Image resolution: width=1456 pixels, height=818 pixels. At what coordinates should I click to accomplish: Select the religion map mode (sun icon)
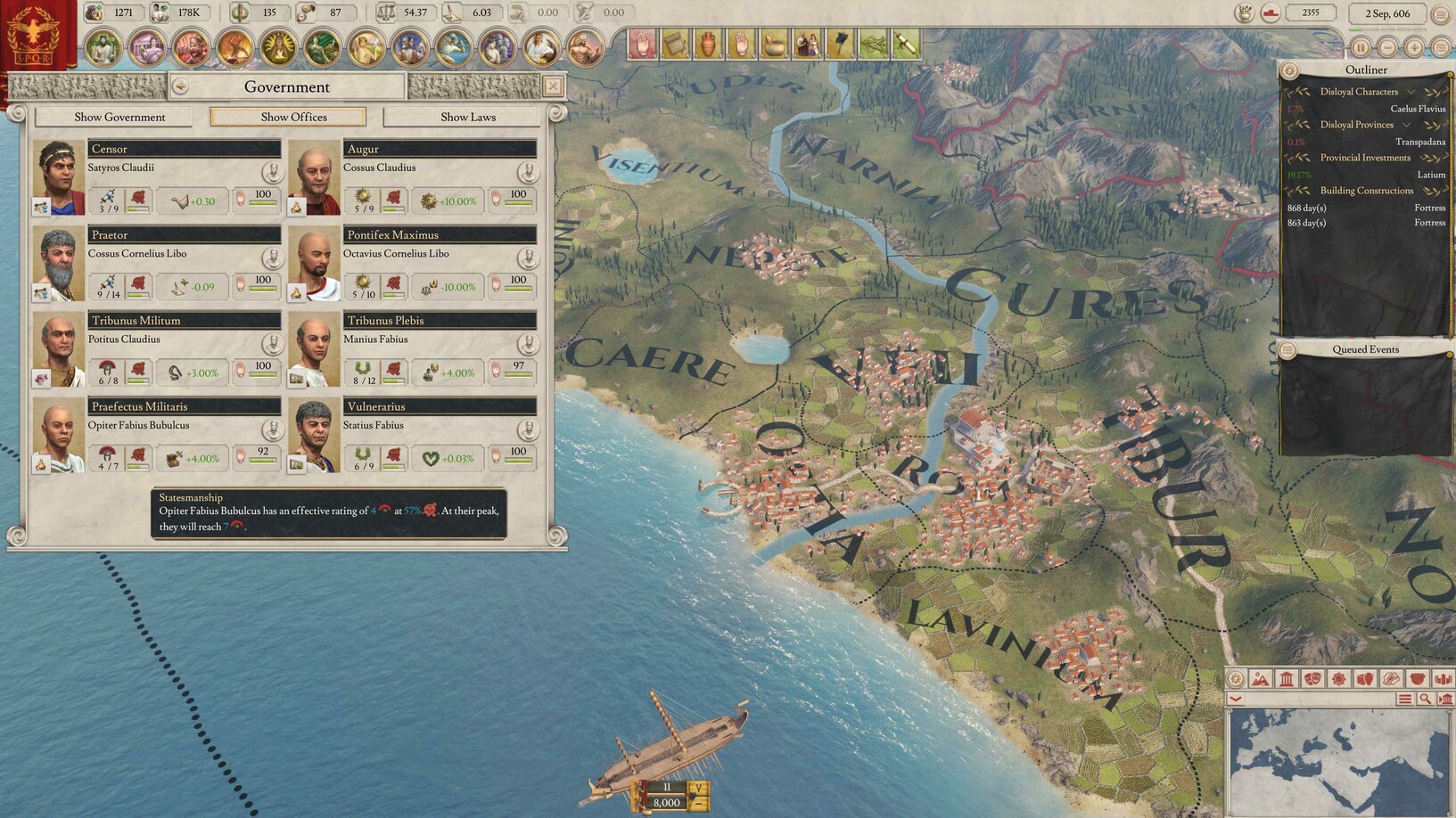[x=1337, y=679]
